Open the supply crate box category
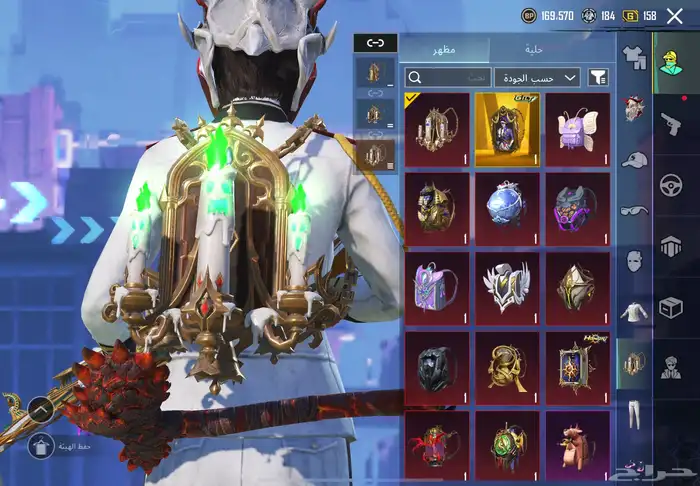 (x=670, y=307)
